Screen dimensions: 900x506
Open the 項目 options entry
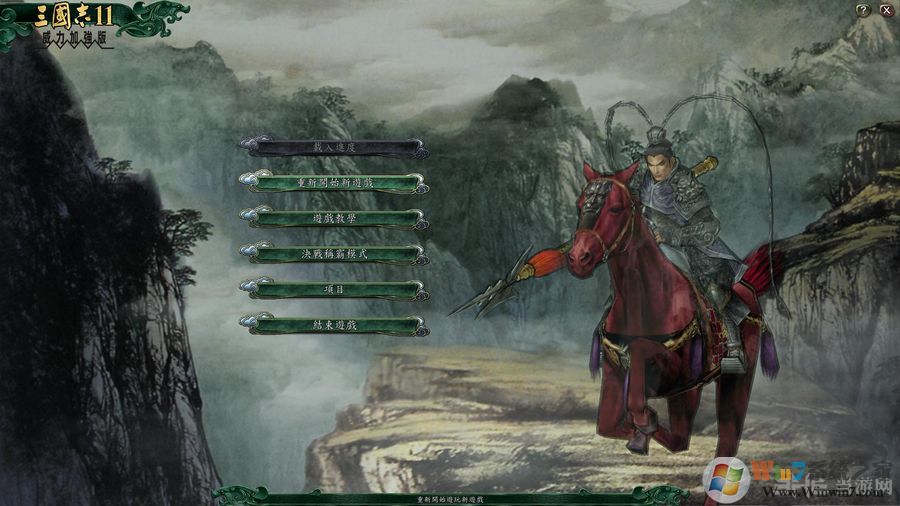click(x=334, y=289)
